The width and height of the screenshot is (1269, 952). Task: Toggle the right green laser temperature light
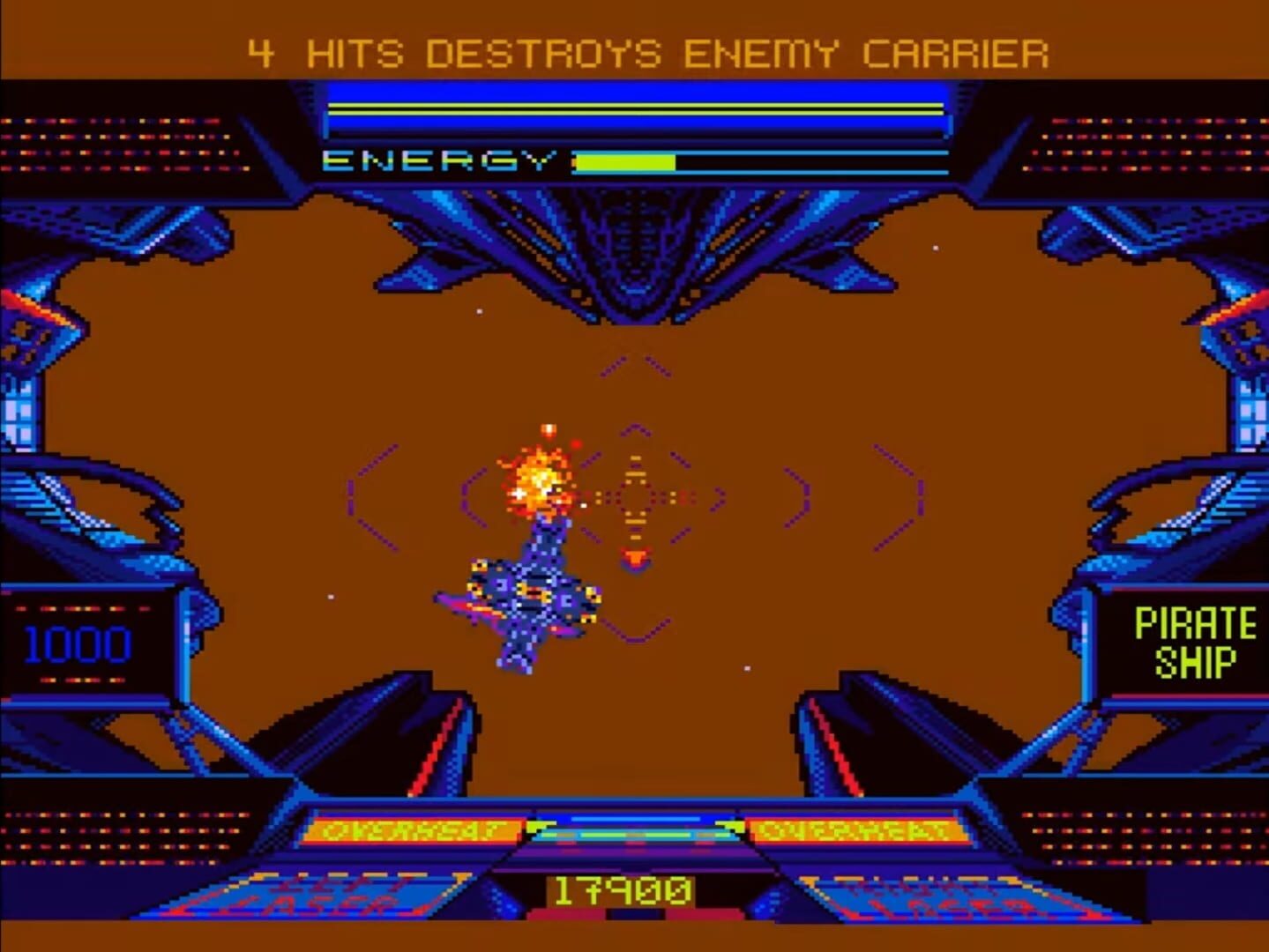pos(734,827)
